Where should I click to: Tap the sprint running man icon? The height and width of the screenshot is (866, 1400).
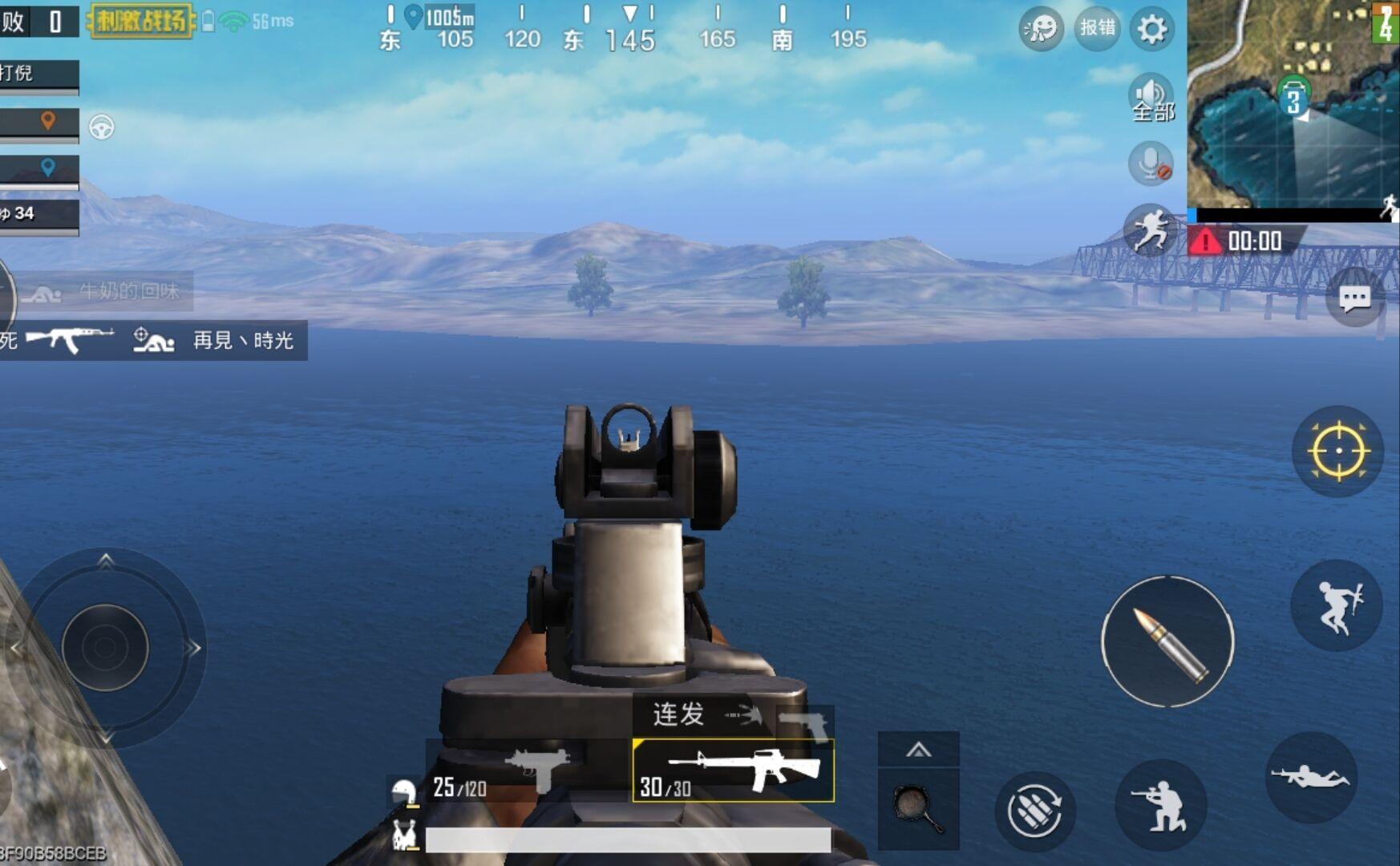[1150, 230]
